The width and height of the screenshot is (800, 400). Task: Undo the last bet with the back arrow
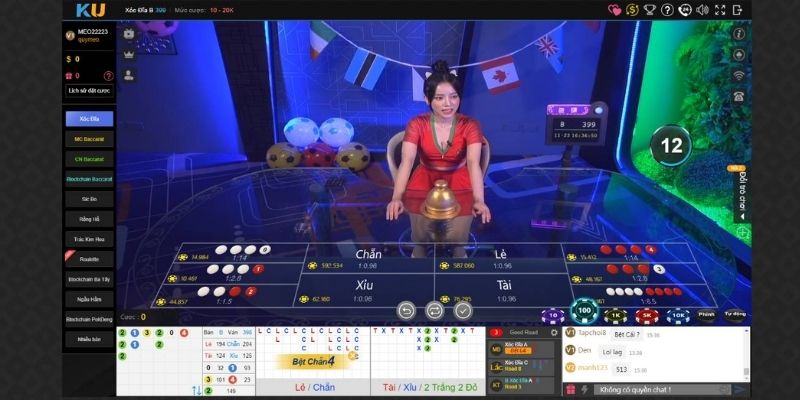coord(405,310)
